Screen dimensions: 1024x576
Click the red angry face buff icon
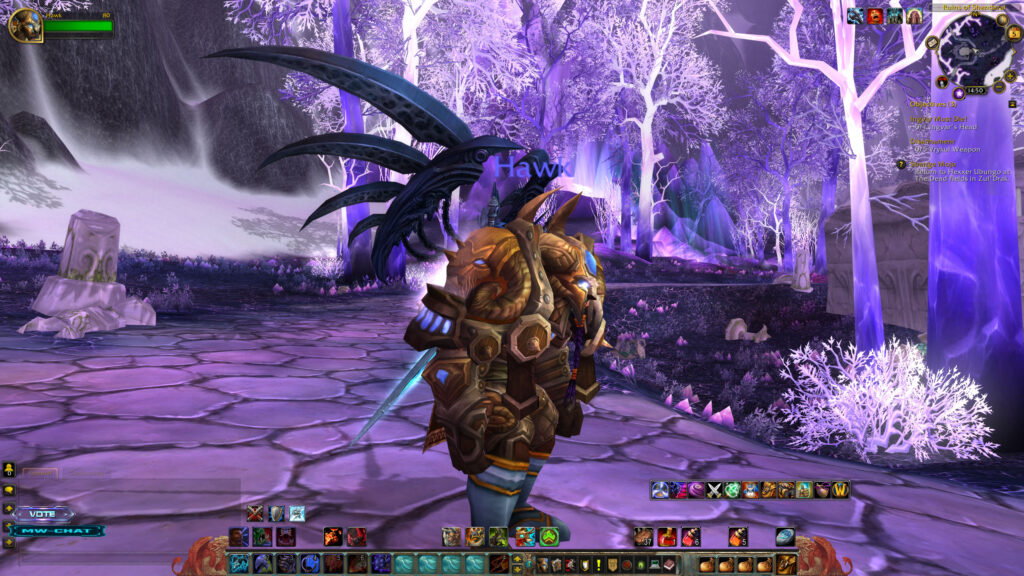tap(875, 15)
